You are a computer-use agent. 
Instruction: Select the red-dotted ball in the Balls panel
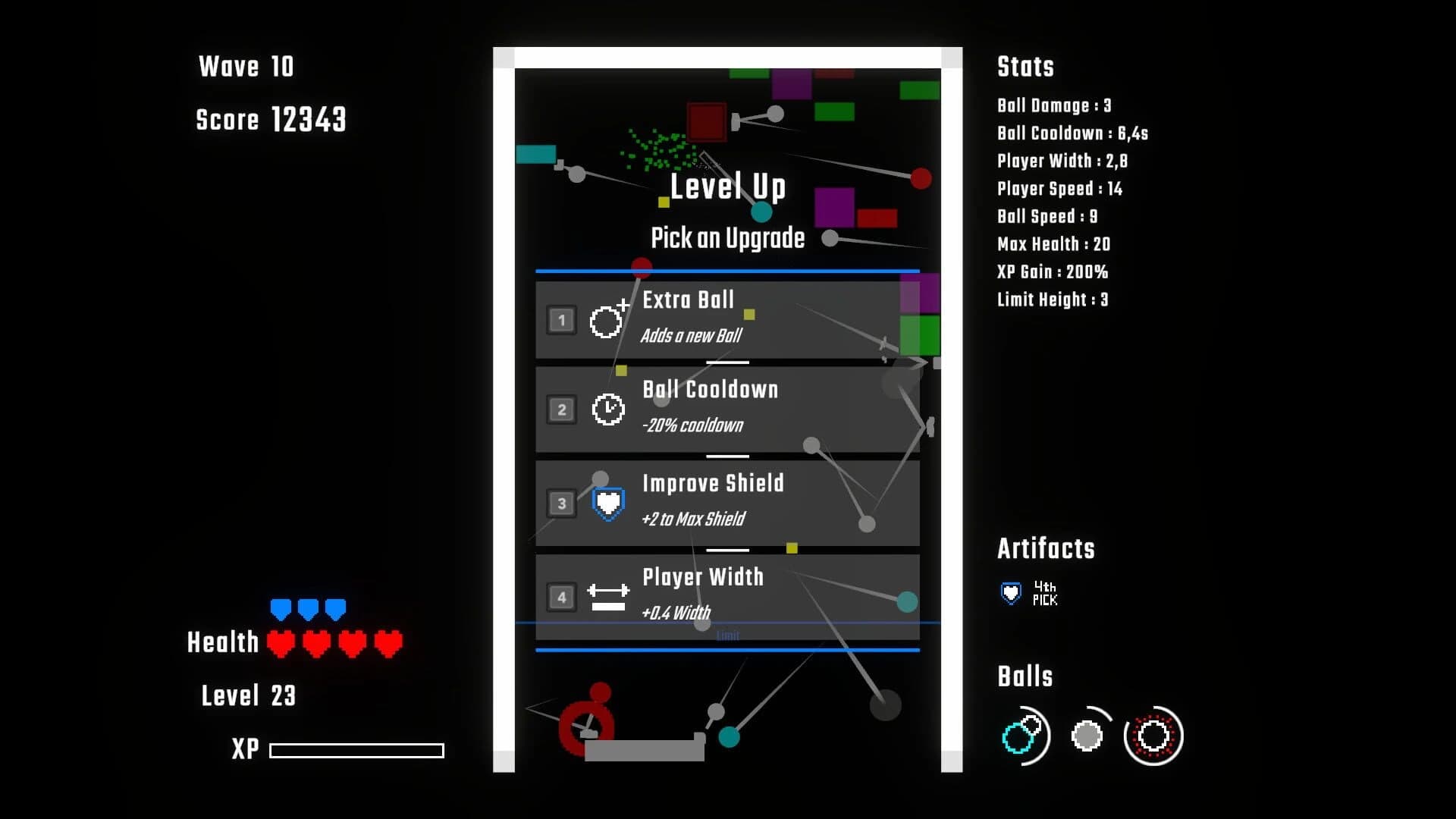tap(1153, 735)
